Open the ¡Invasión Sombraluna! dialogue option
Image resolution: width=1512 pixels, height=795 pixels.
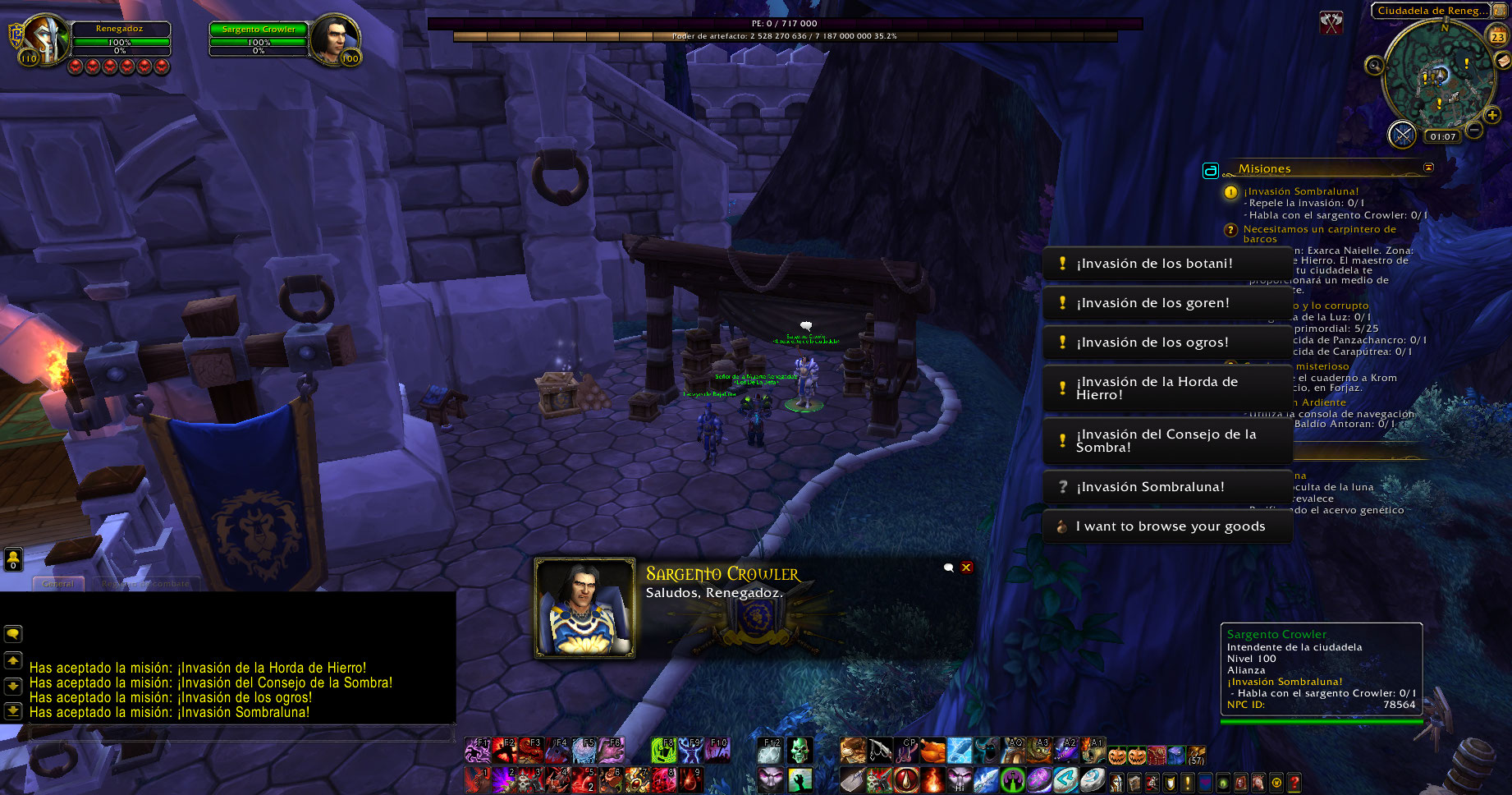tap(1166, 487)
